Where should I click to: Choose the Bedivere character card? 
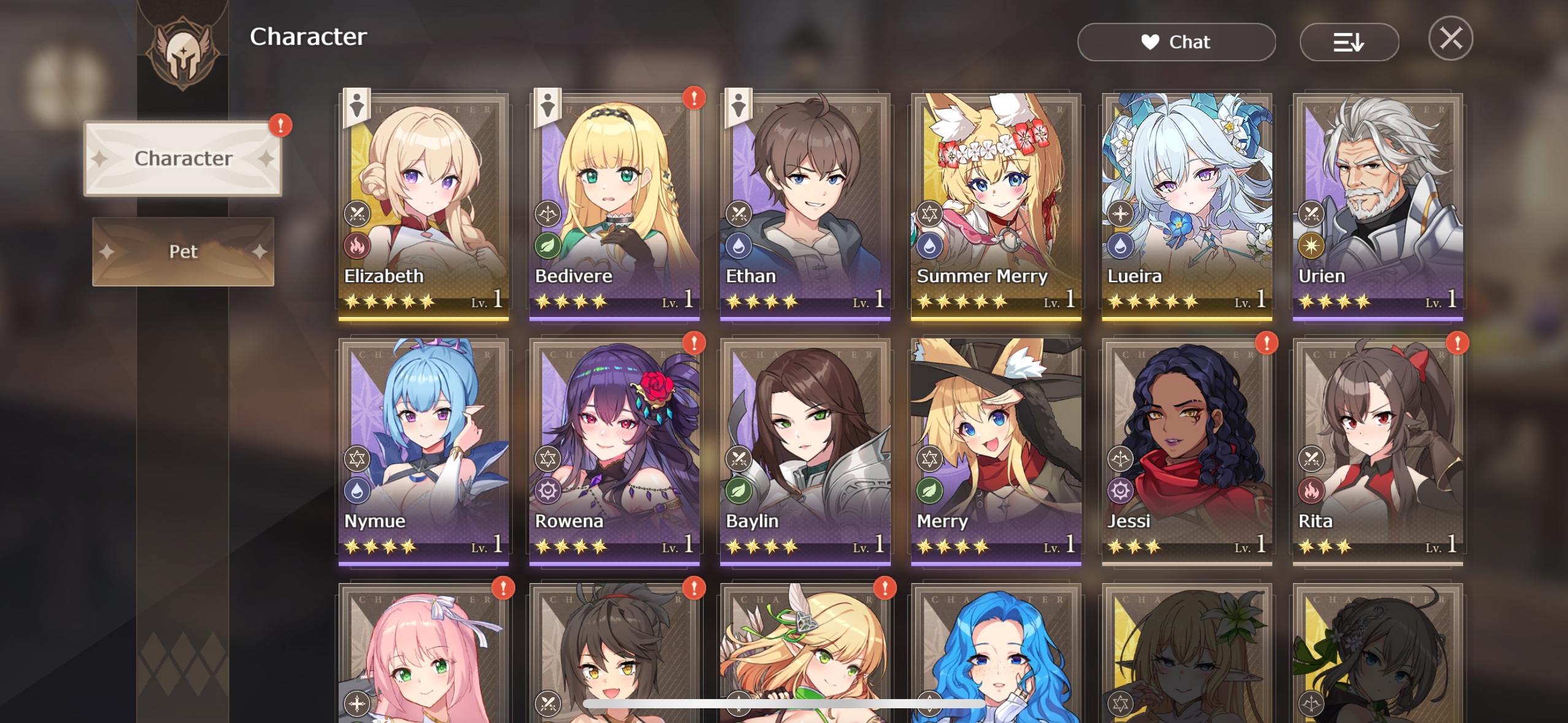point(614,205)
